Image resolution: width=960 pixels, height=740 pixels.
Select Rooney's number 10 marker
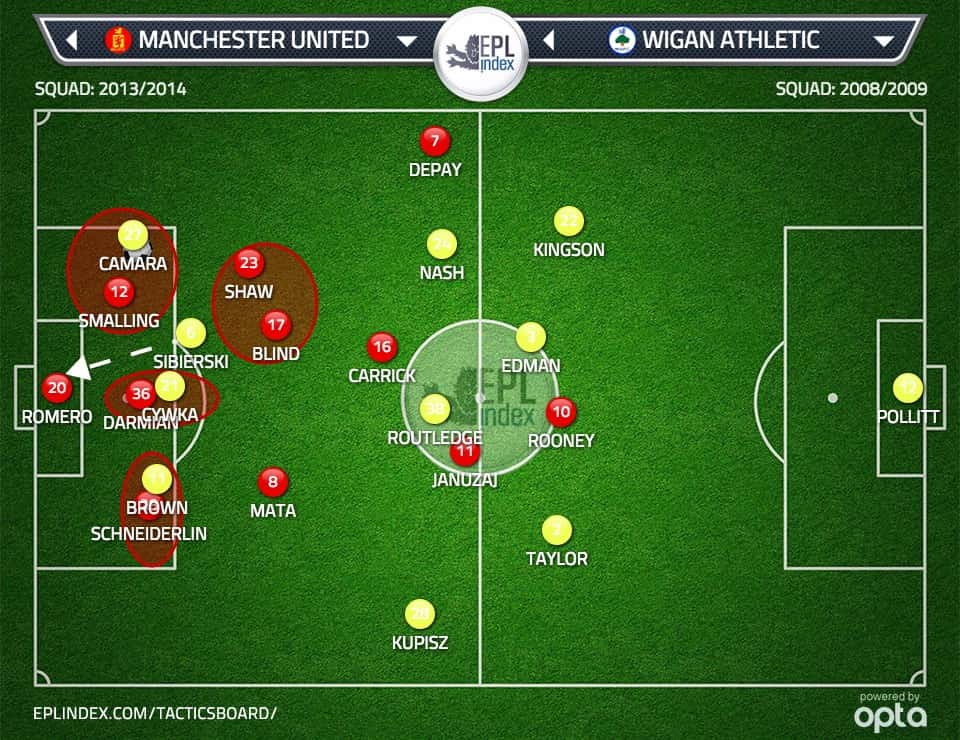[x=561, y=411]
